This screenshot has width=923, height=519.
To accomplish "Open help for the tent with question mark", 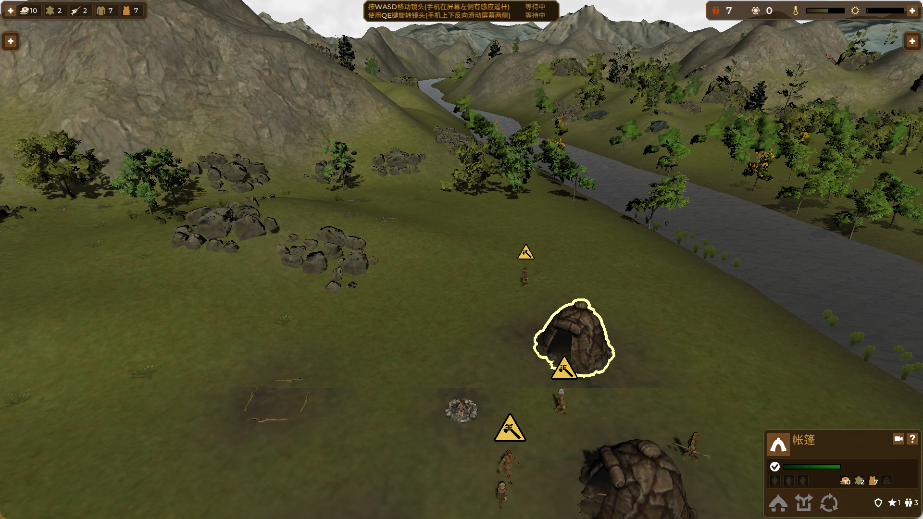I will tap(912, 439).
